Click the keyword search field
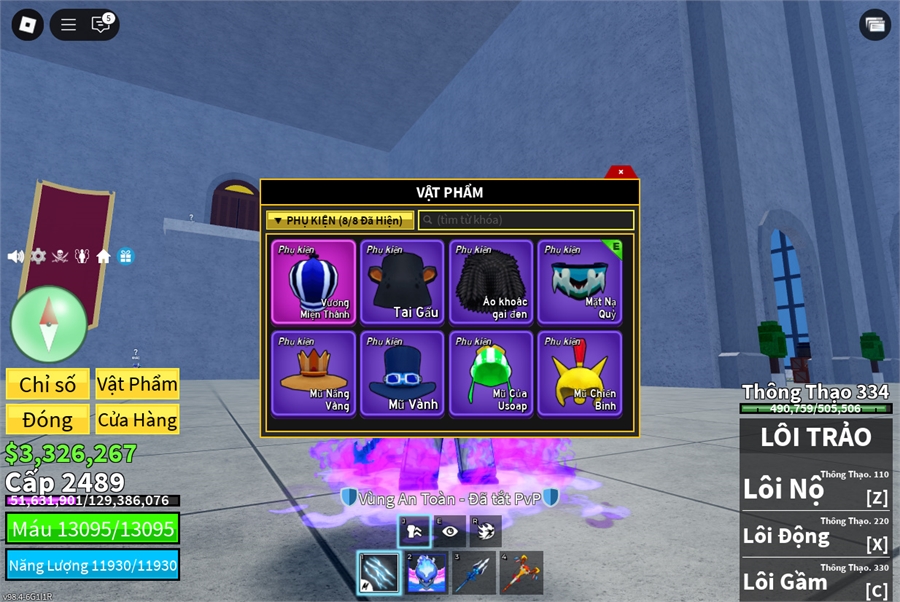Viewport: 900px width, 602px height. (x=526, y=220)
